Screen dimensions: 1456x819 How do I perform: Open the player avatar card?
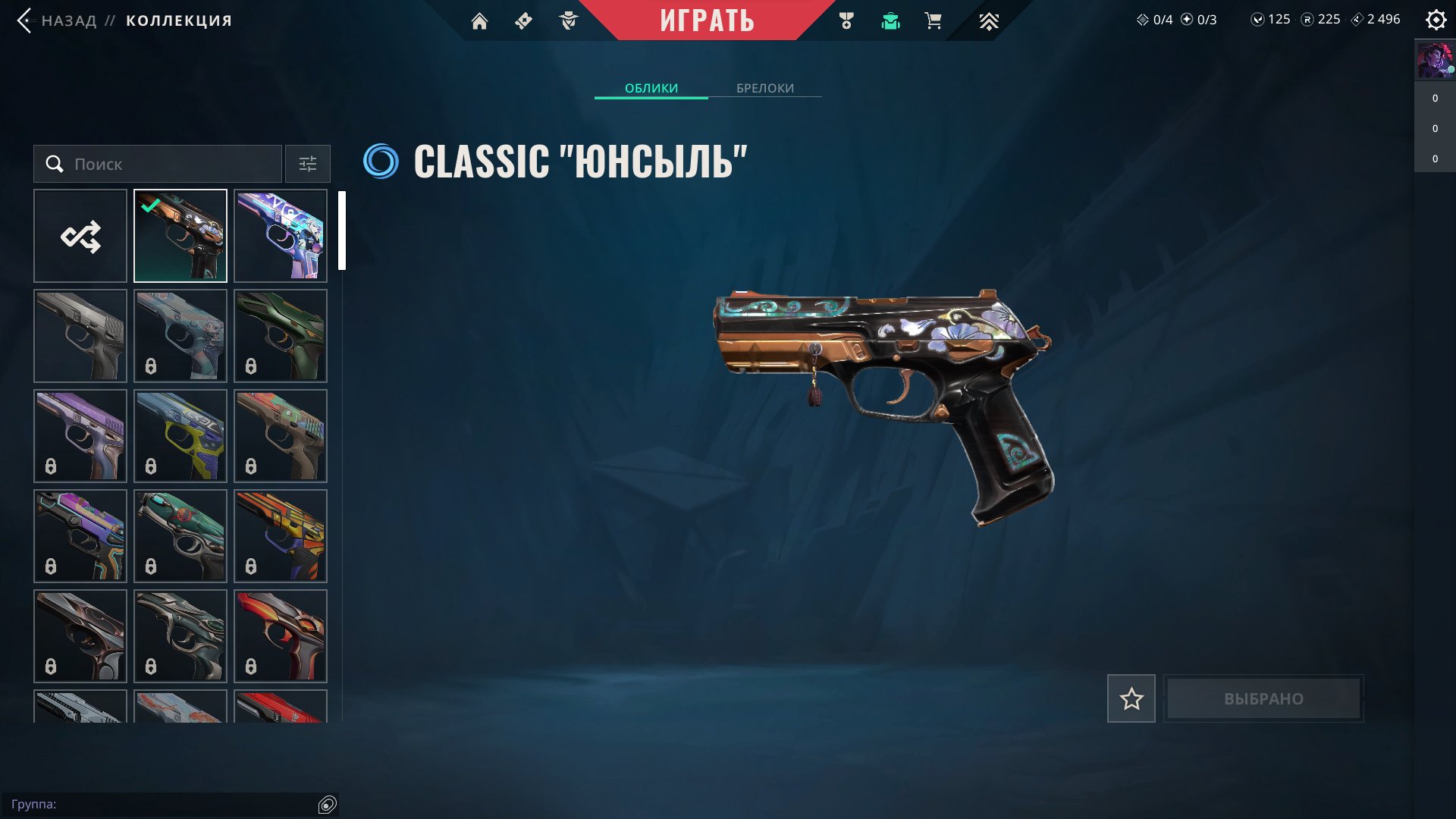pos(1434,60)
